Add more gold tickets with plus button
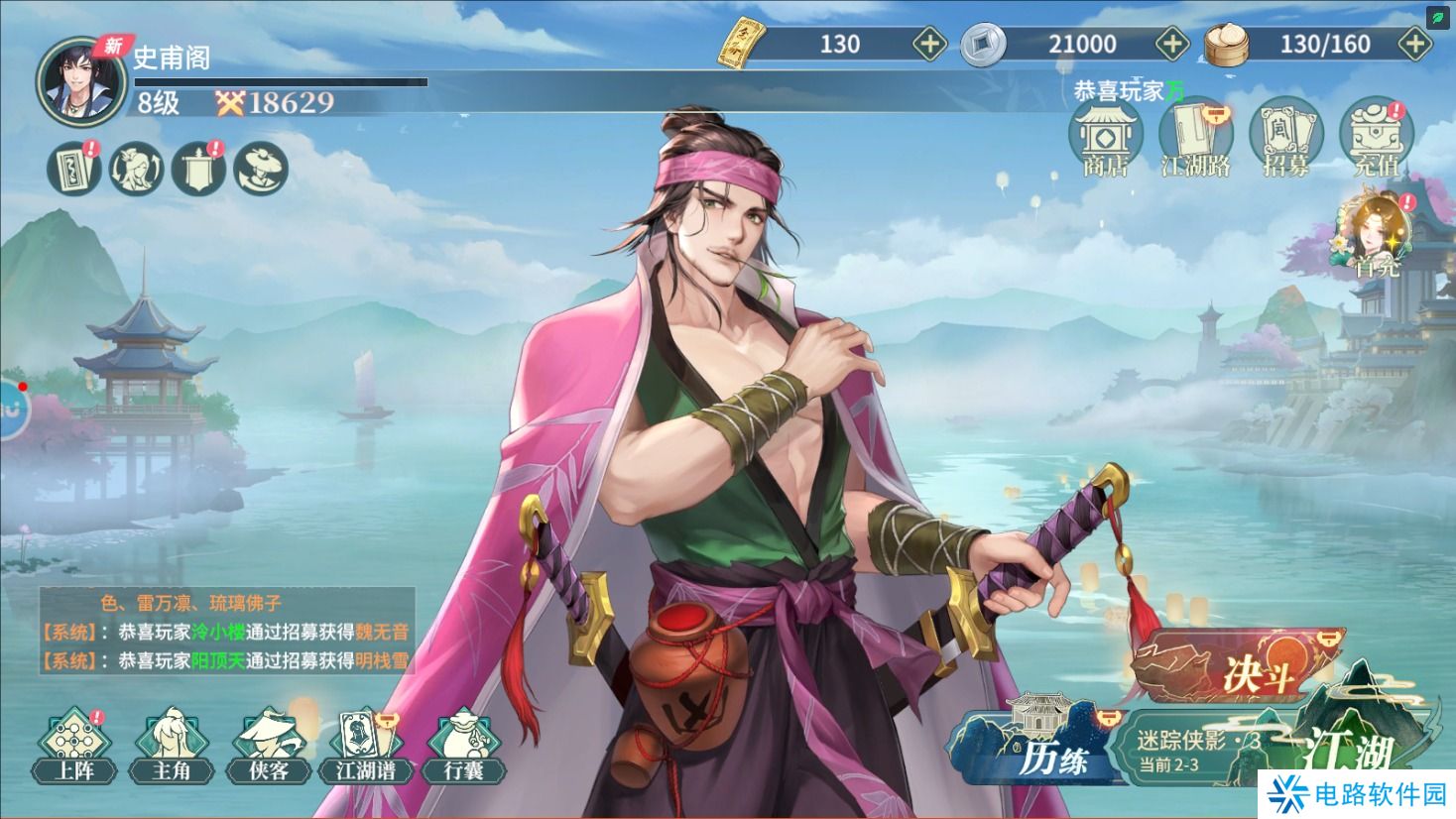Screen dimensions: 1456x819 coord(929,44)
